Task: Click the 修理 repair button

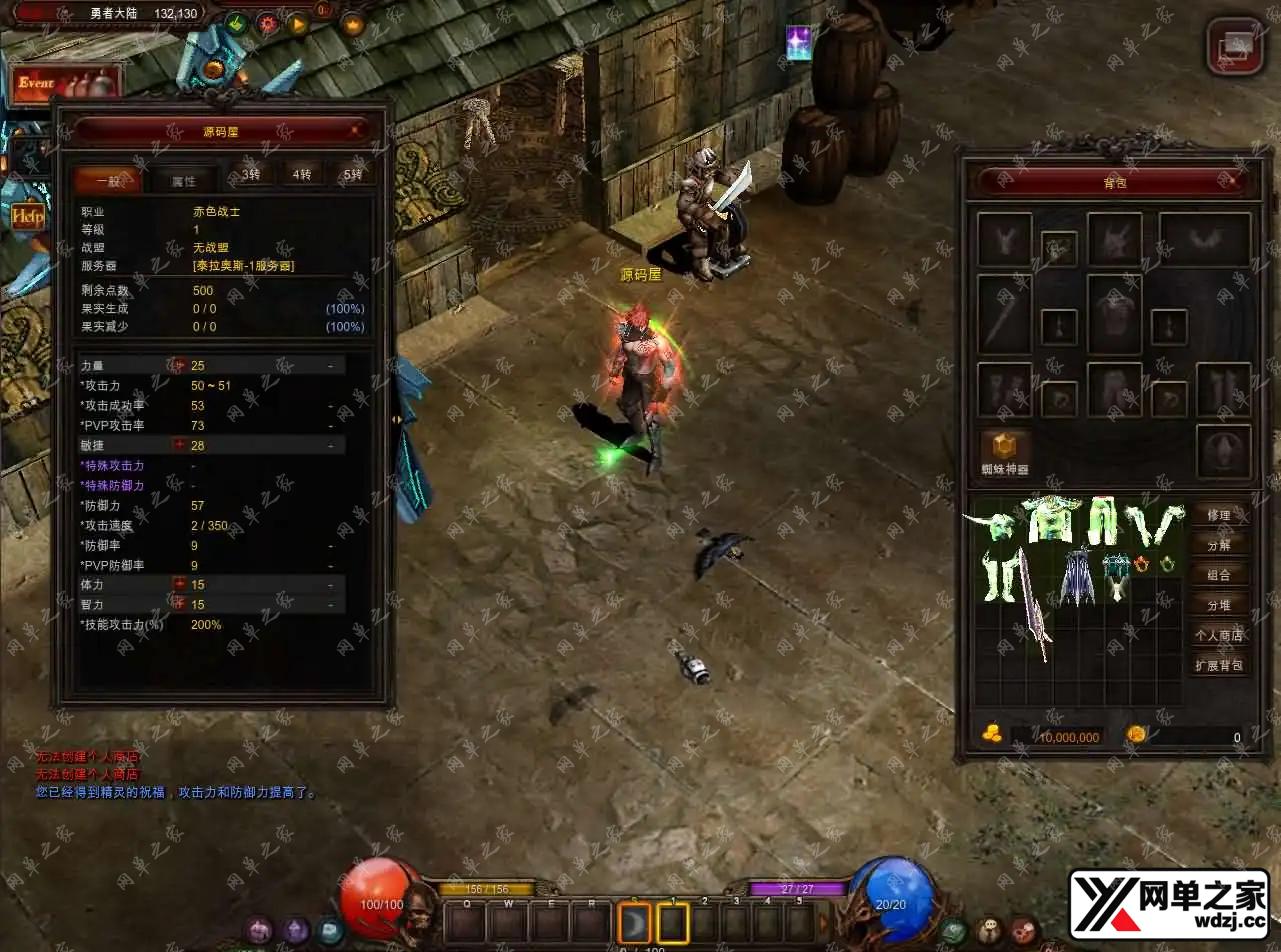Action: coord(1219,515)
